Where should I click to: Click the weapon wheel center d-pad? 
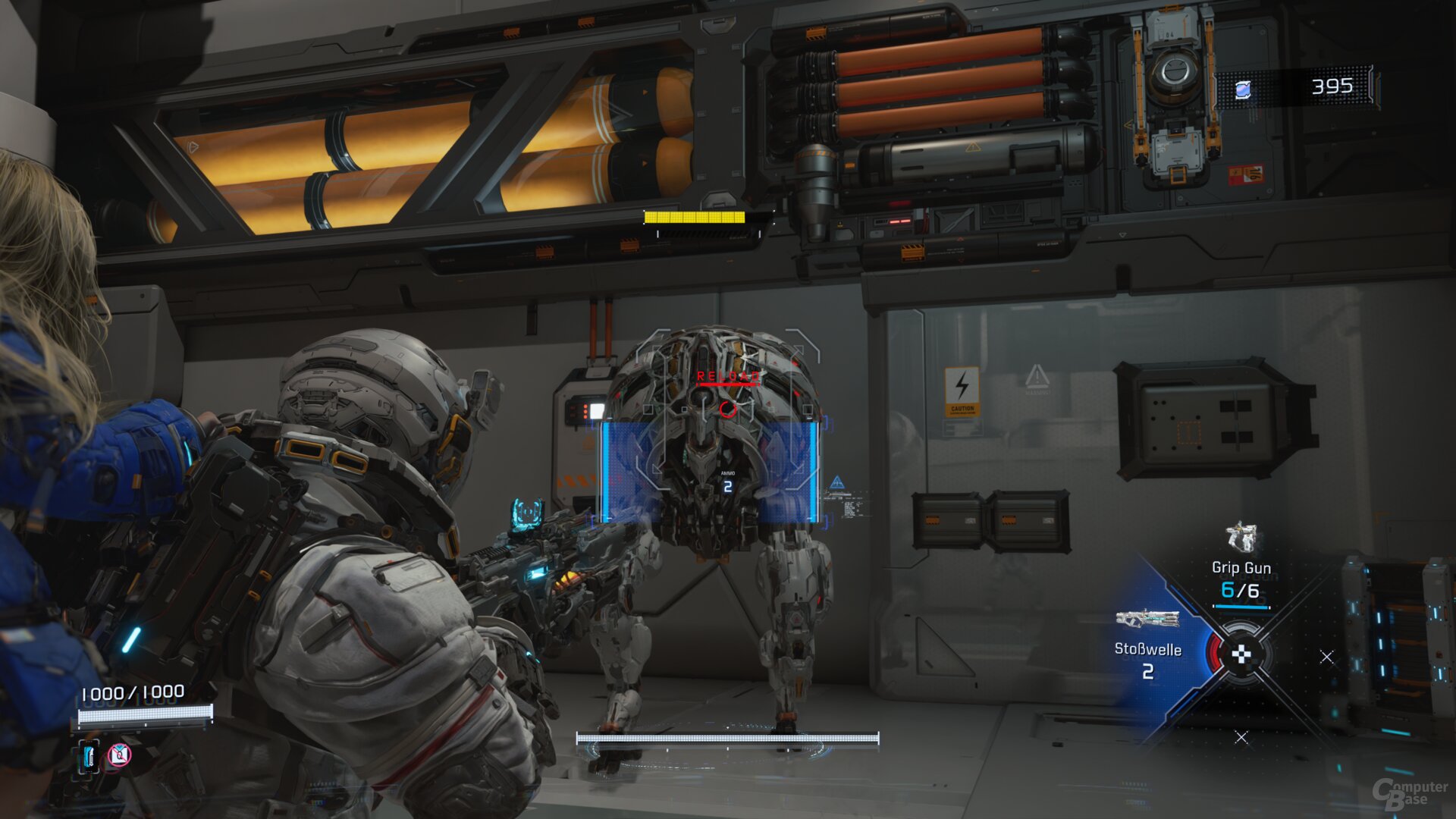(1241, 654)
